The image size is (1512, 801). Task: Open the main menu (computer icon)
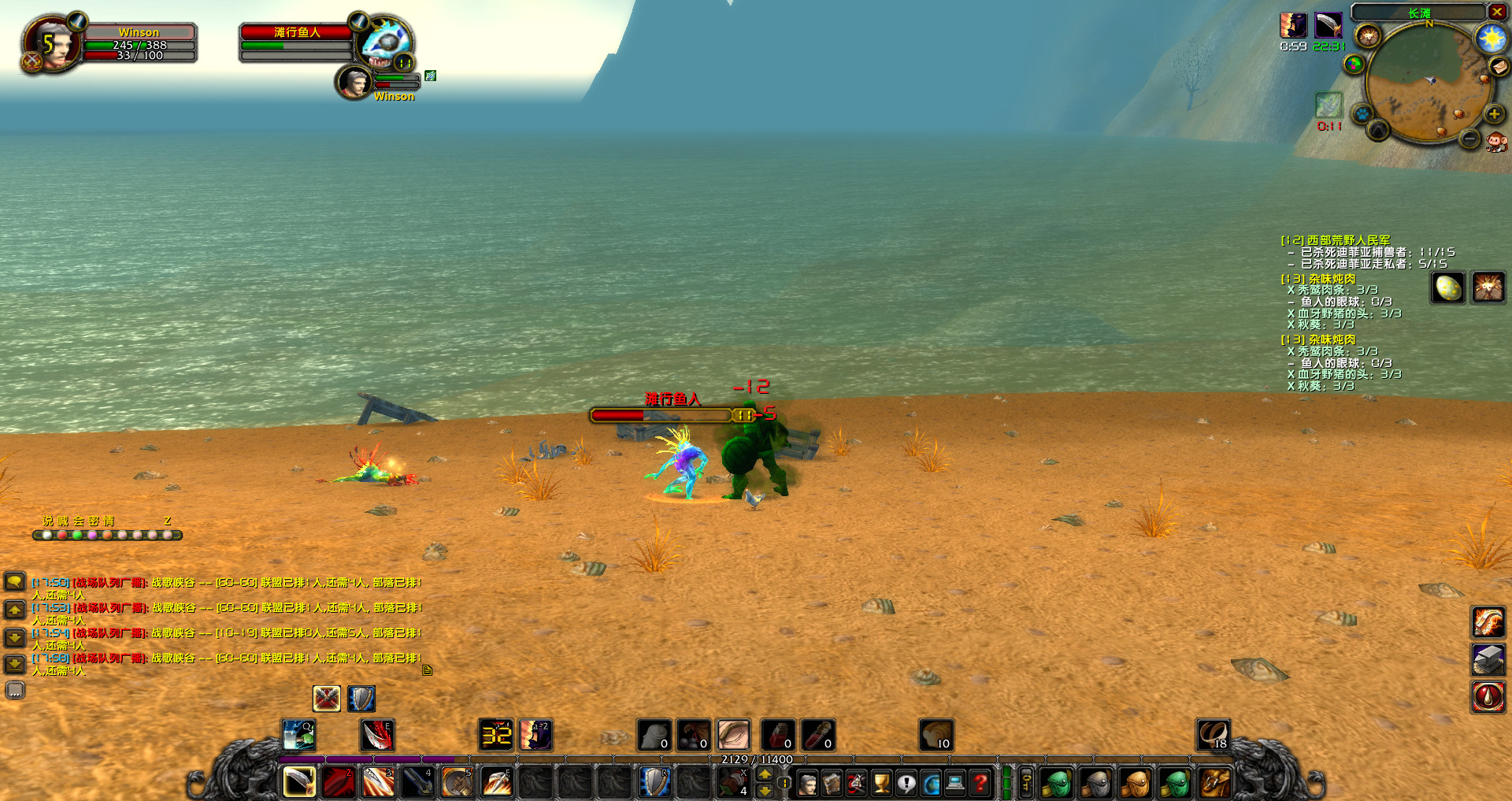[955, 783]
